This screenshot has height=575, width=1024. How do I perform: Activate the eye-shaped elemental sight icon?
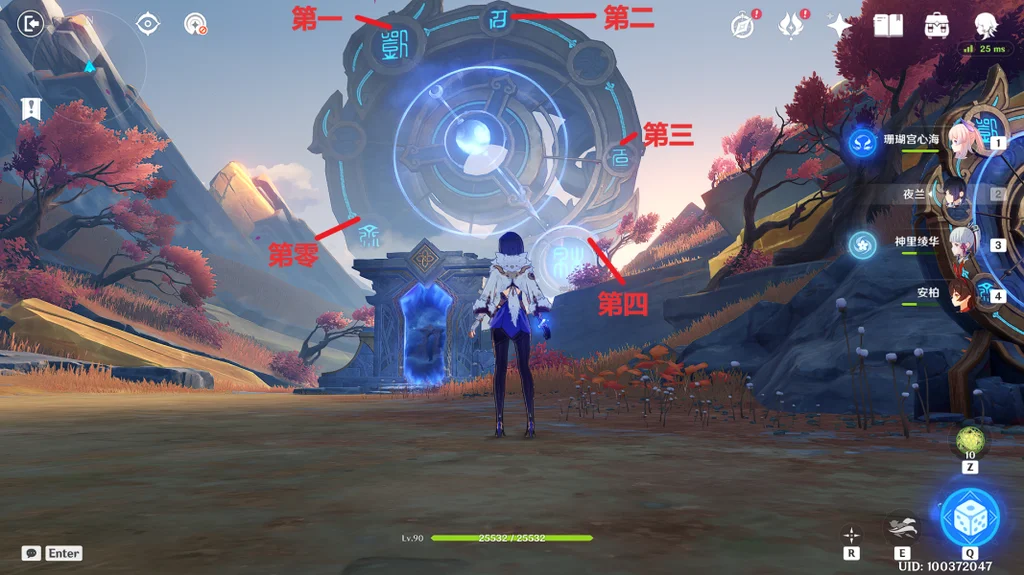point(148,23)
